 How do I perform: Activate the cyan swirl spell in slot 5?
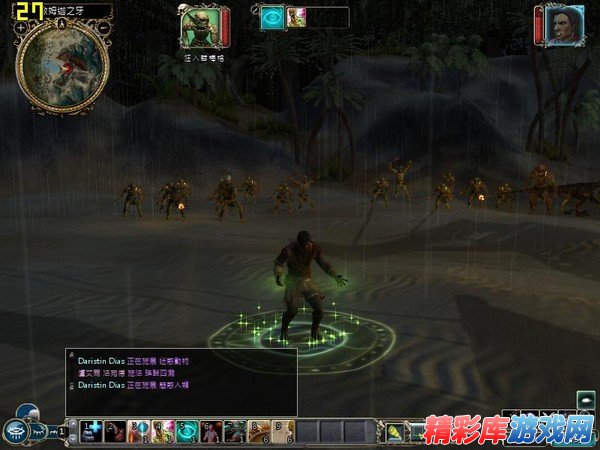[x=188, y=431]
